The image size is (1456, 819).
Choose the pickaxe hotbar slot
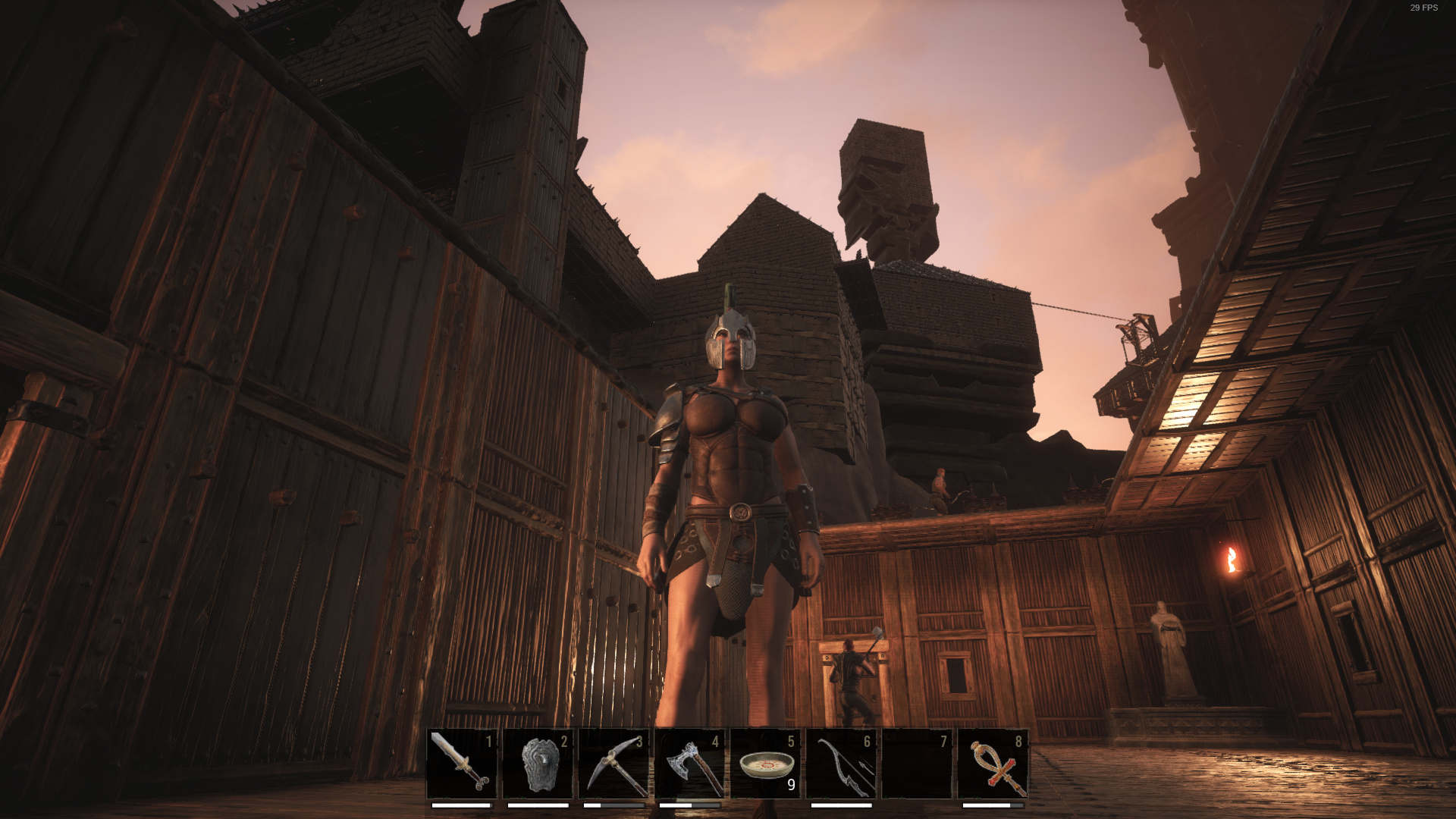pyautogui.click(x=613, y=764)
